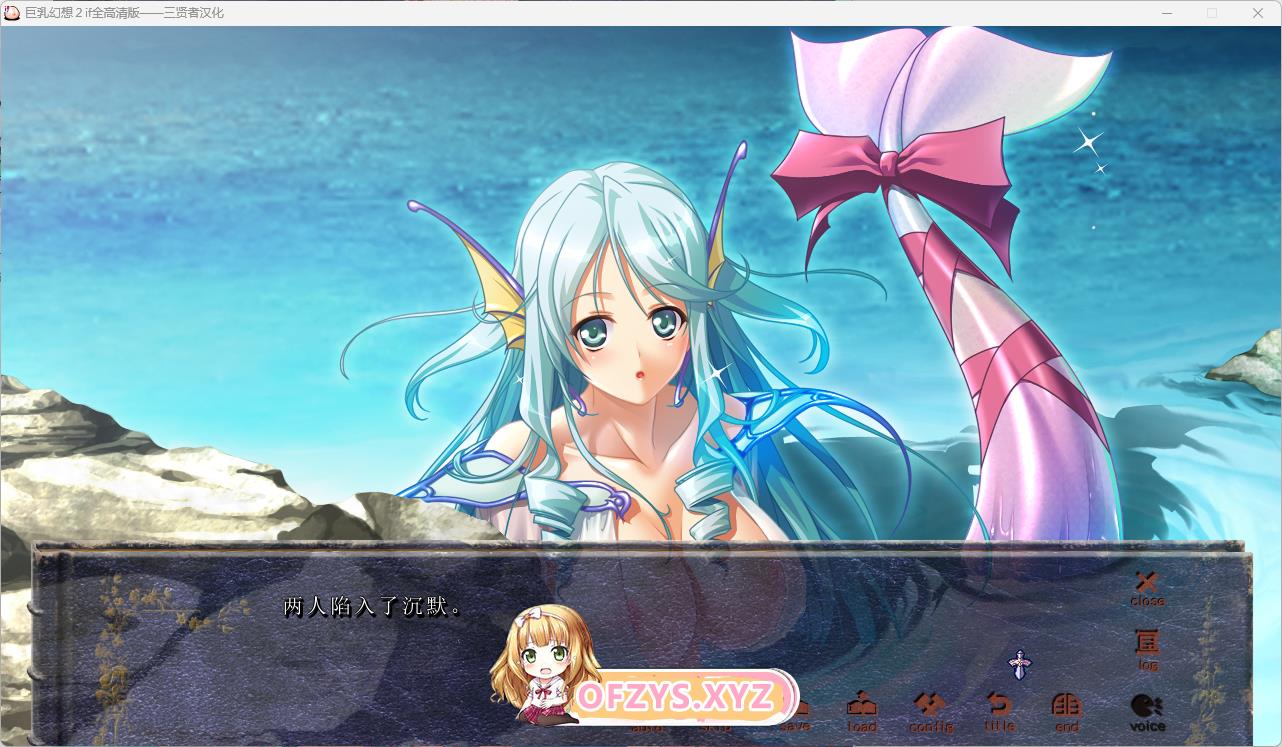Return to the title screen
Viewport: 1282px width, 747px height.
(999, 712)
